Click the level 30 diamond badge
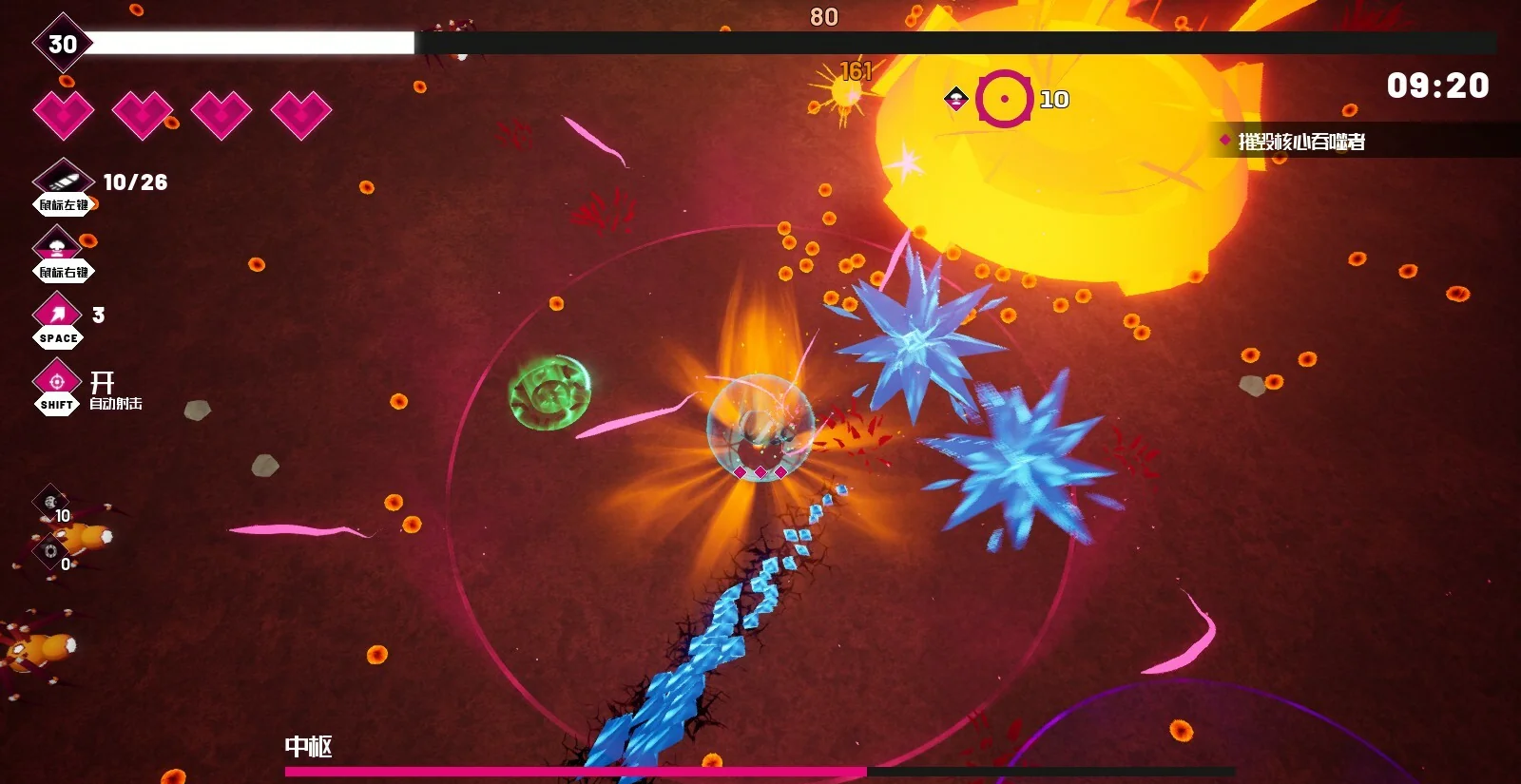The height and width of the screenshot is (784, 1521). pos(62,44)
